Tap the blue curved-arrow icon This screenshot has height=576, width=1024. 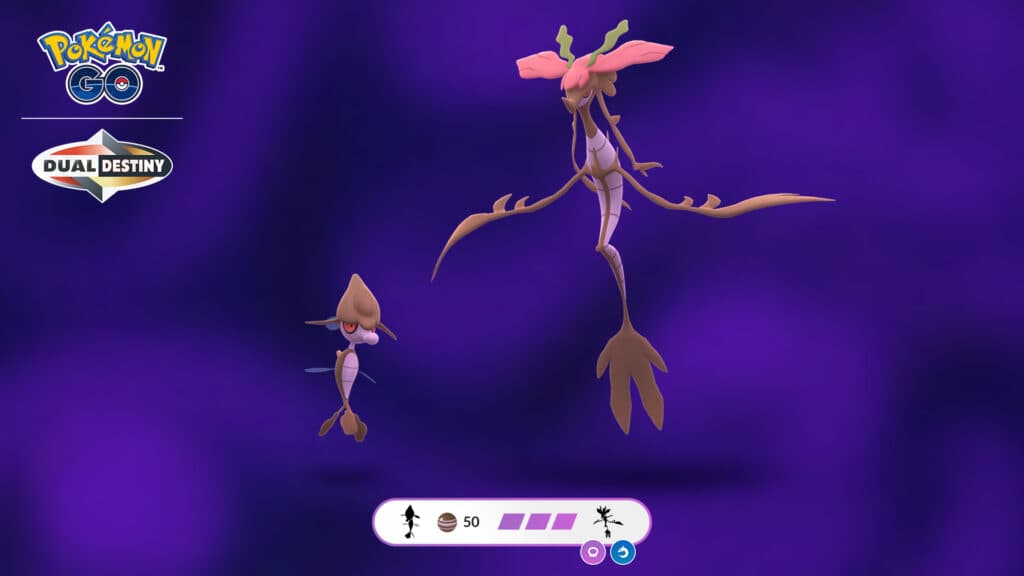[622, 551]
